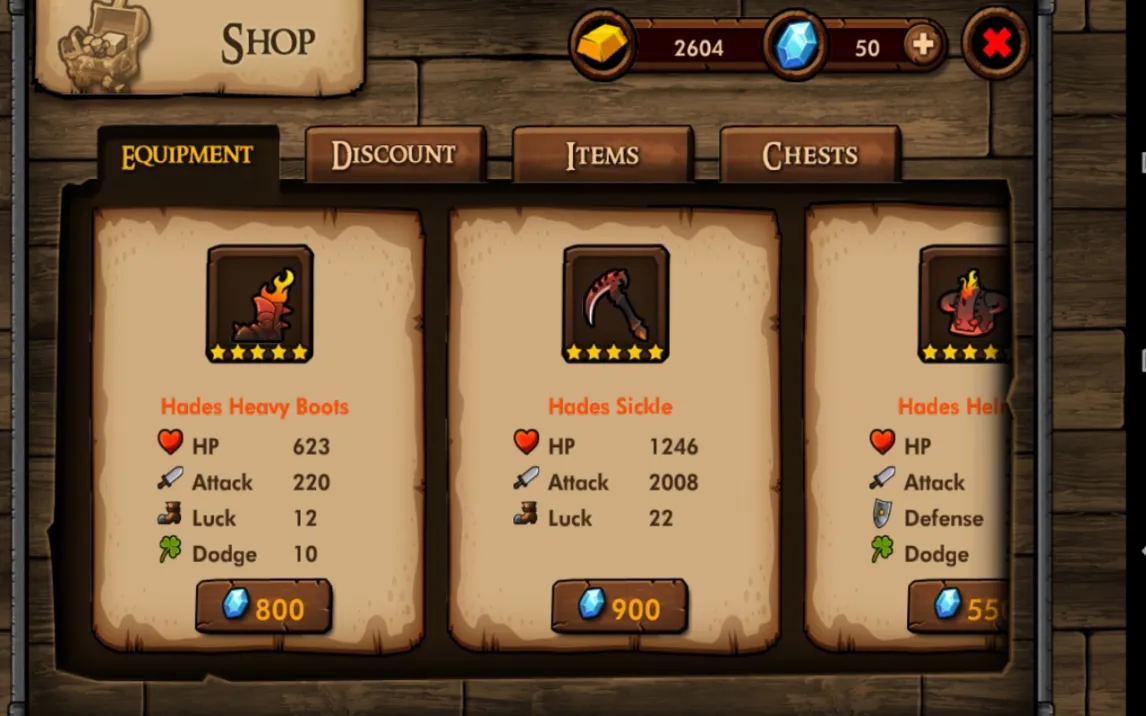Screen dimensions: 1146x716
Task: Open the Discount tab
Action: (394, 155)
